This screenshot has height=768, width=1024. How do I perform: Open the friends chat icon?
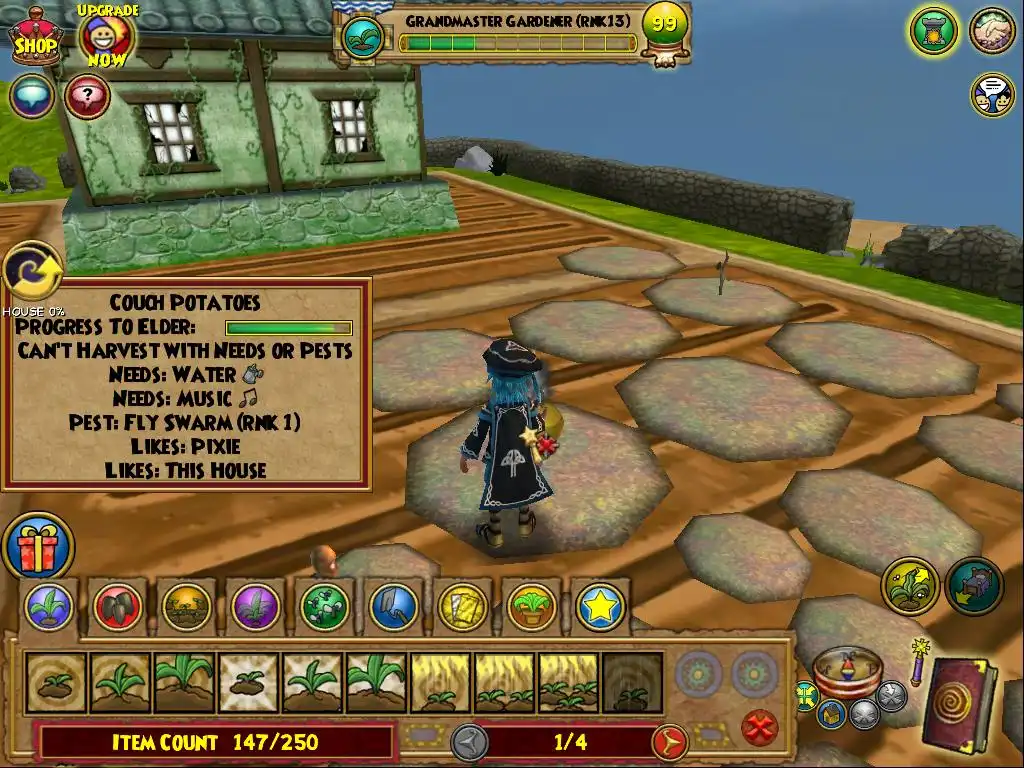point(992,94)
